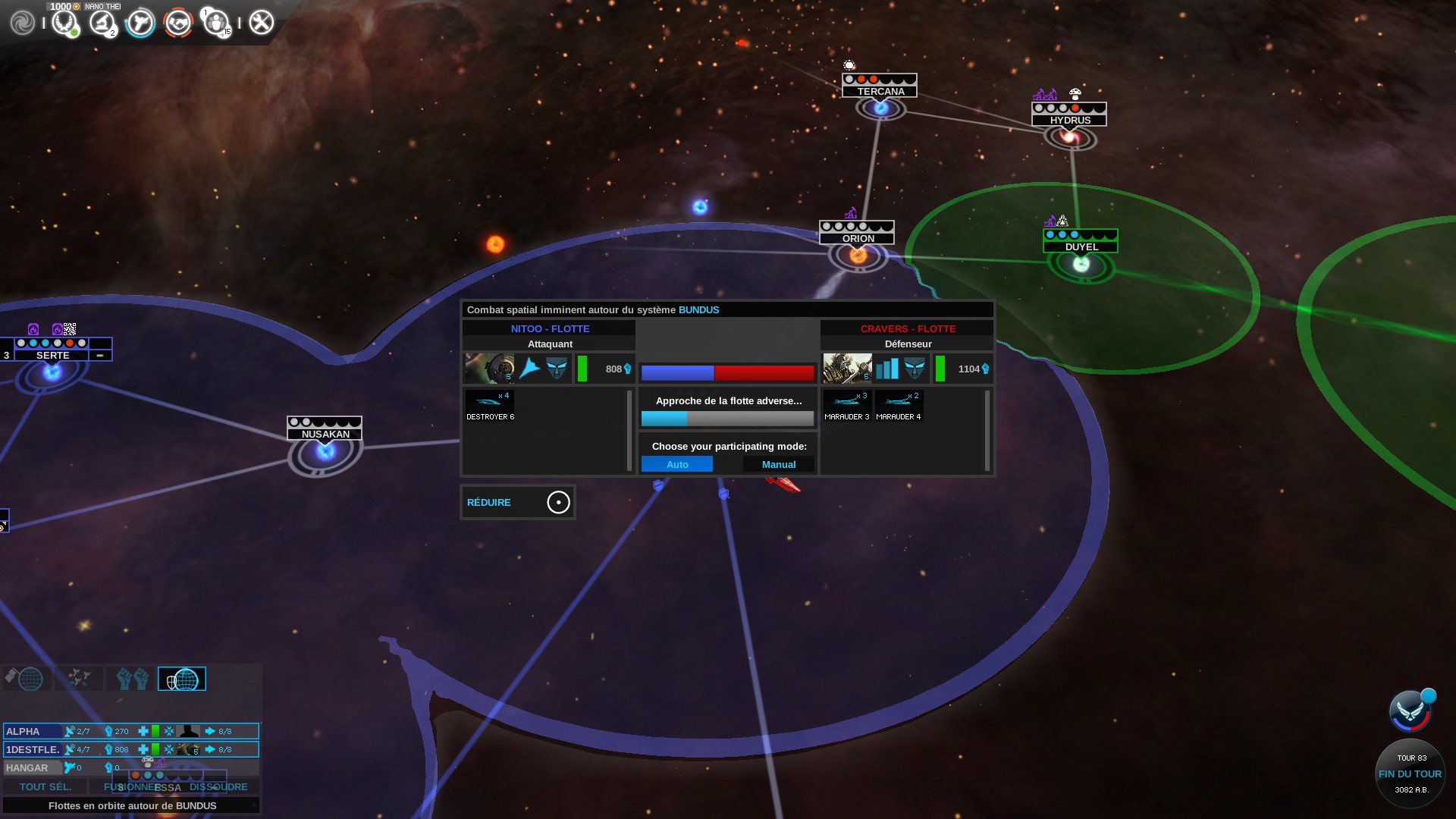
Task: Open the military ship screen
Action: click(x=140, y=23)
